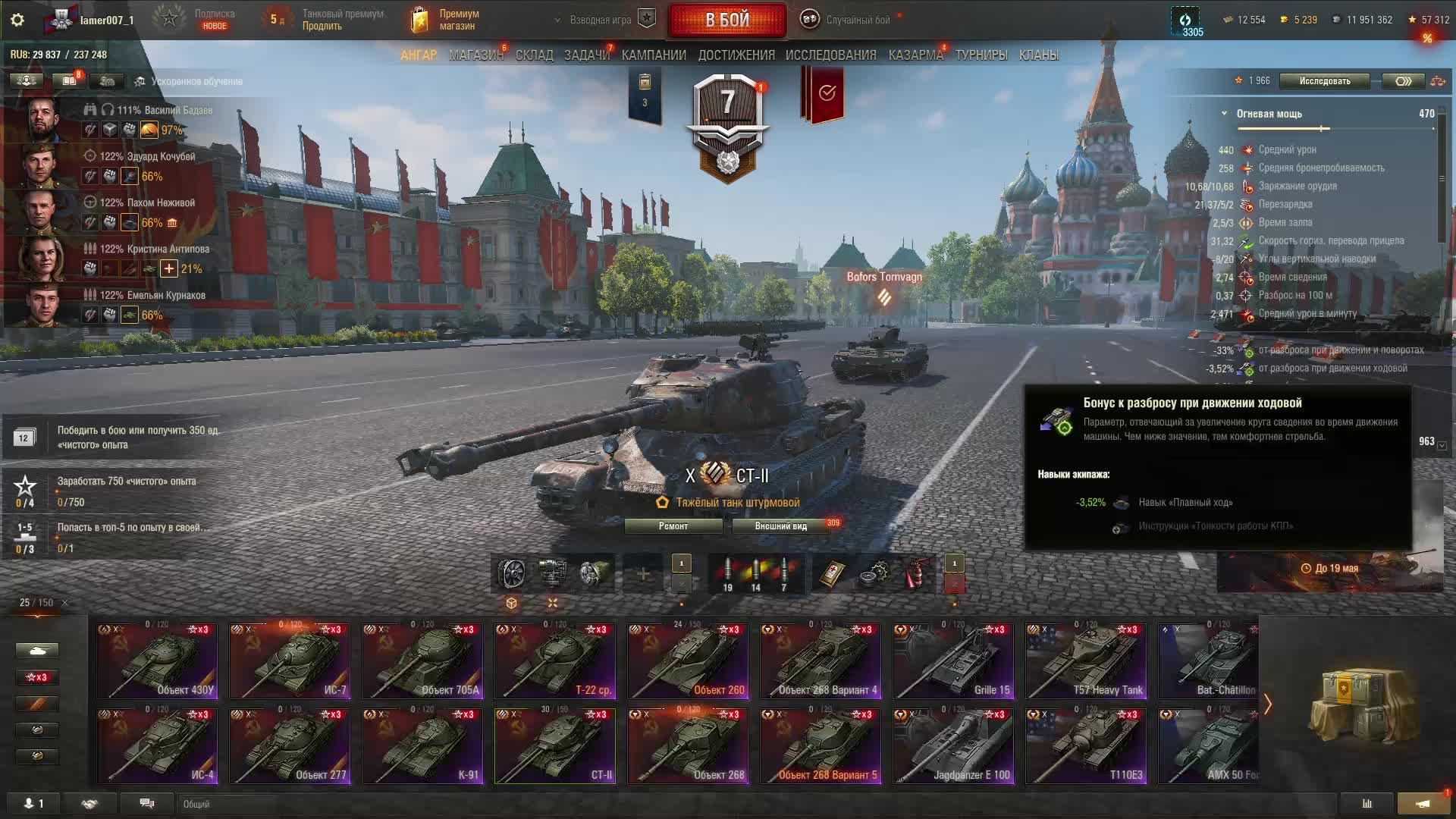Image resolution: width=1456 pixels, height=819 pixels.
Task: Click the Ремонт button
Action: (673, 526)
